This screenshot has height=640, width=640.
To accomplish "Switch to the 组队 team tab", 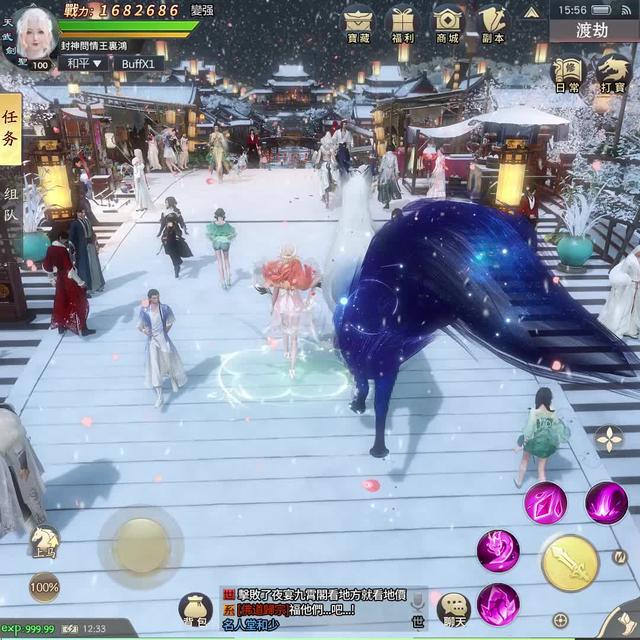I will 10,207.
